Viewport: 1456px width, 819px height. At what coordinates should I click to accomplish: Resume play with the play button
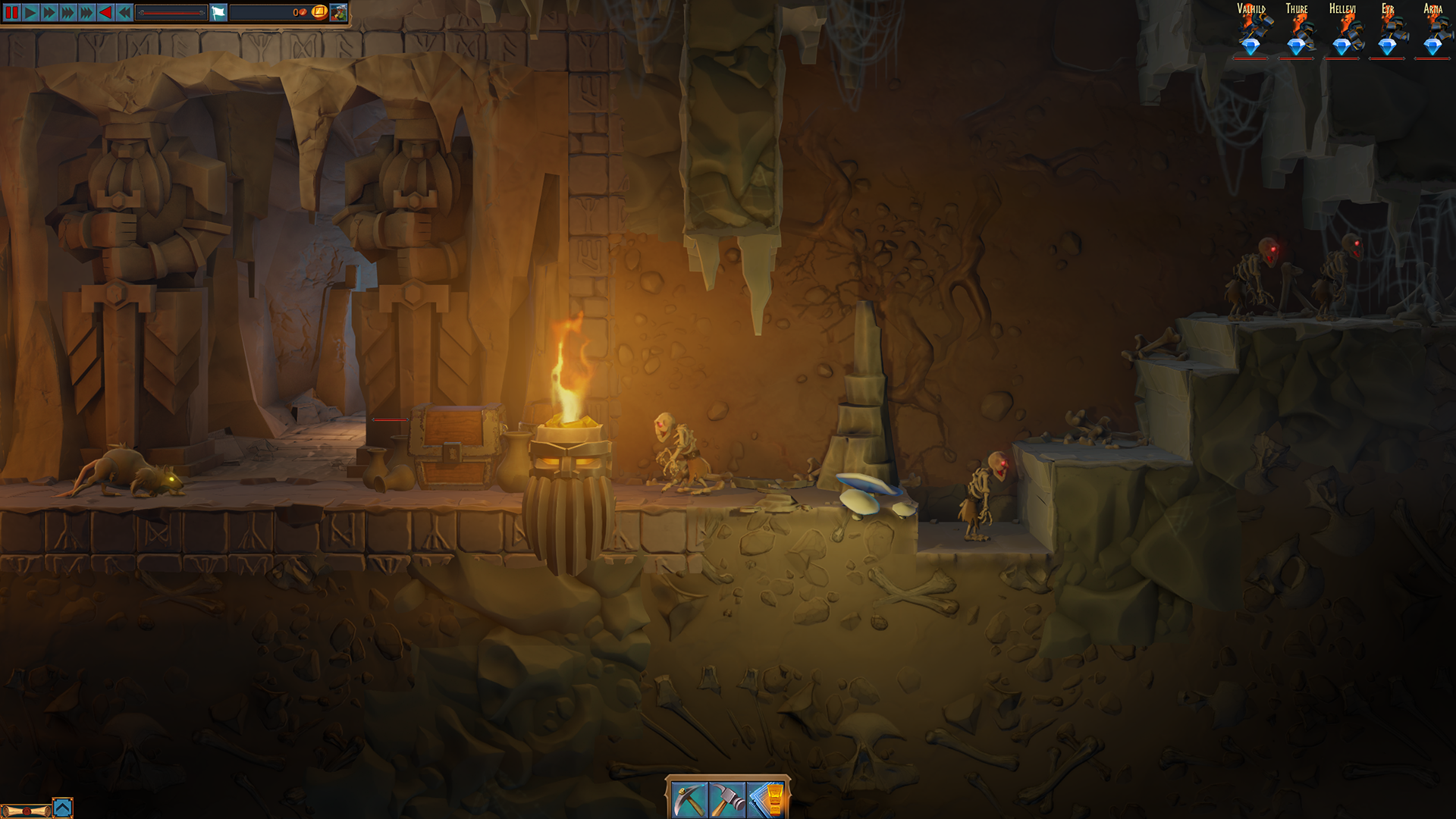coord(30,13)
